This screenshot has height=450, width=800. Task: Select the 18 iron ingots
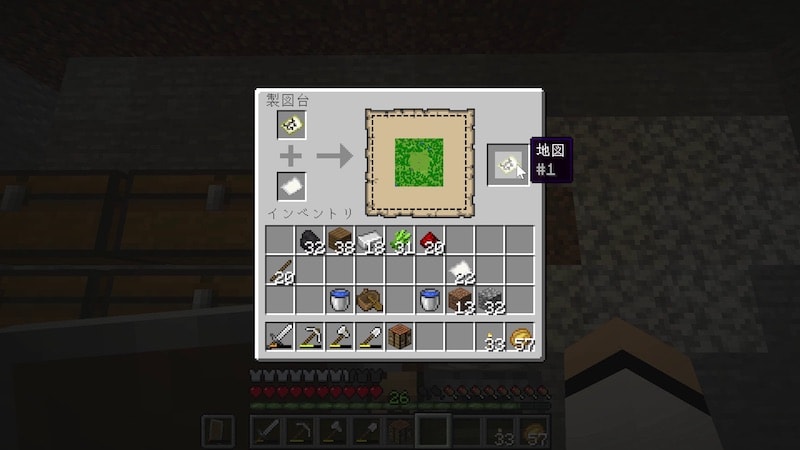tap(370, 241)
